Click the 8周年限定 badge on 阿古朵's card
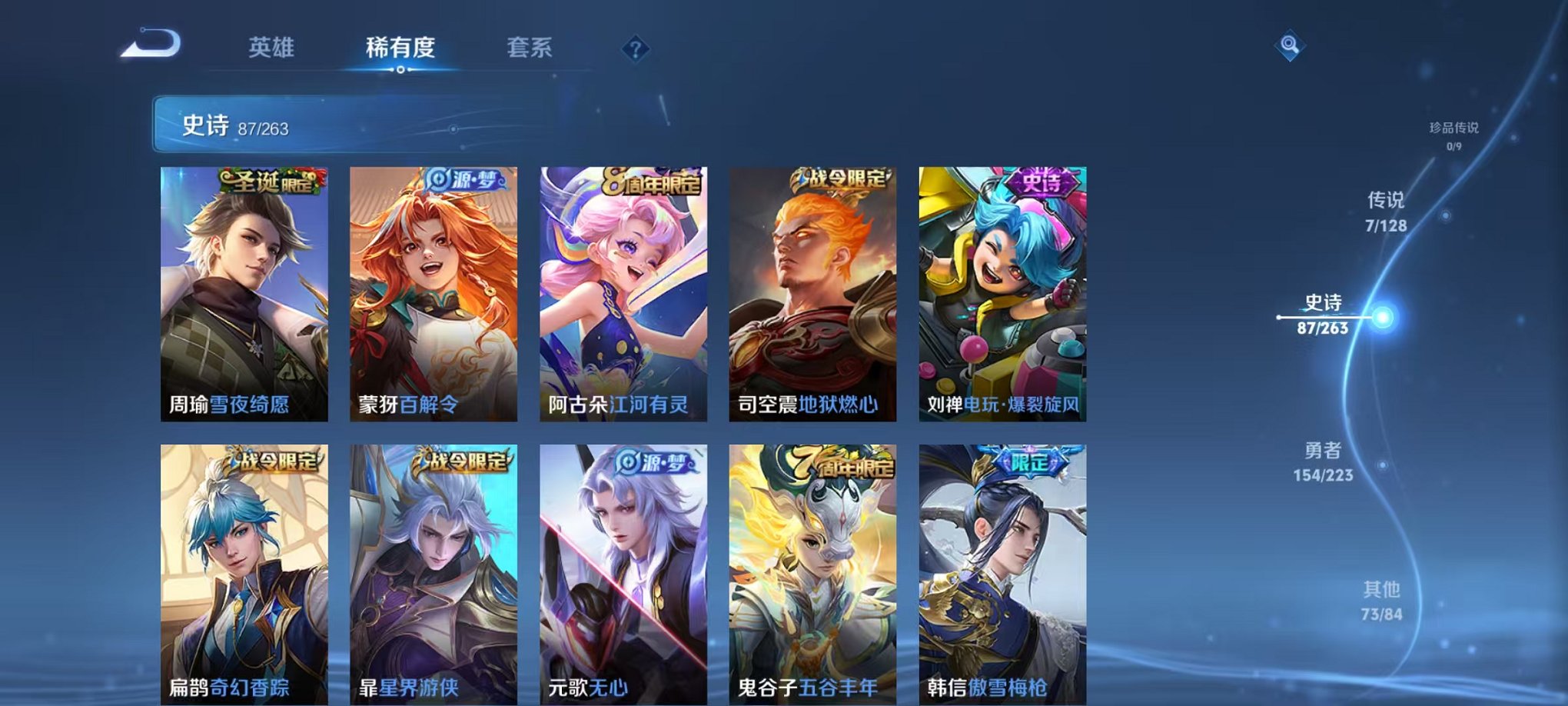Screen dimensions: 1568x706 652,181
